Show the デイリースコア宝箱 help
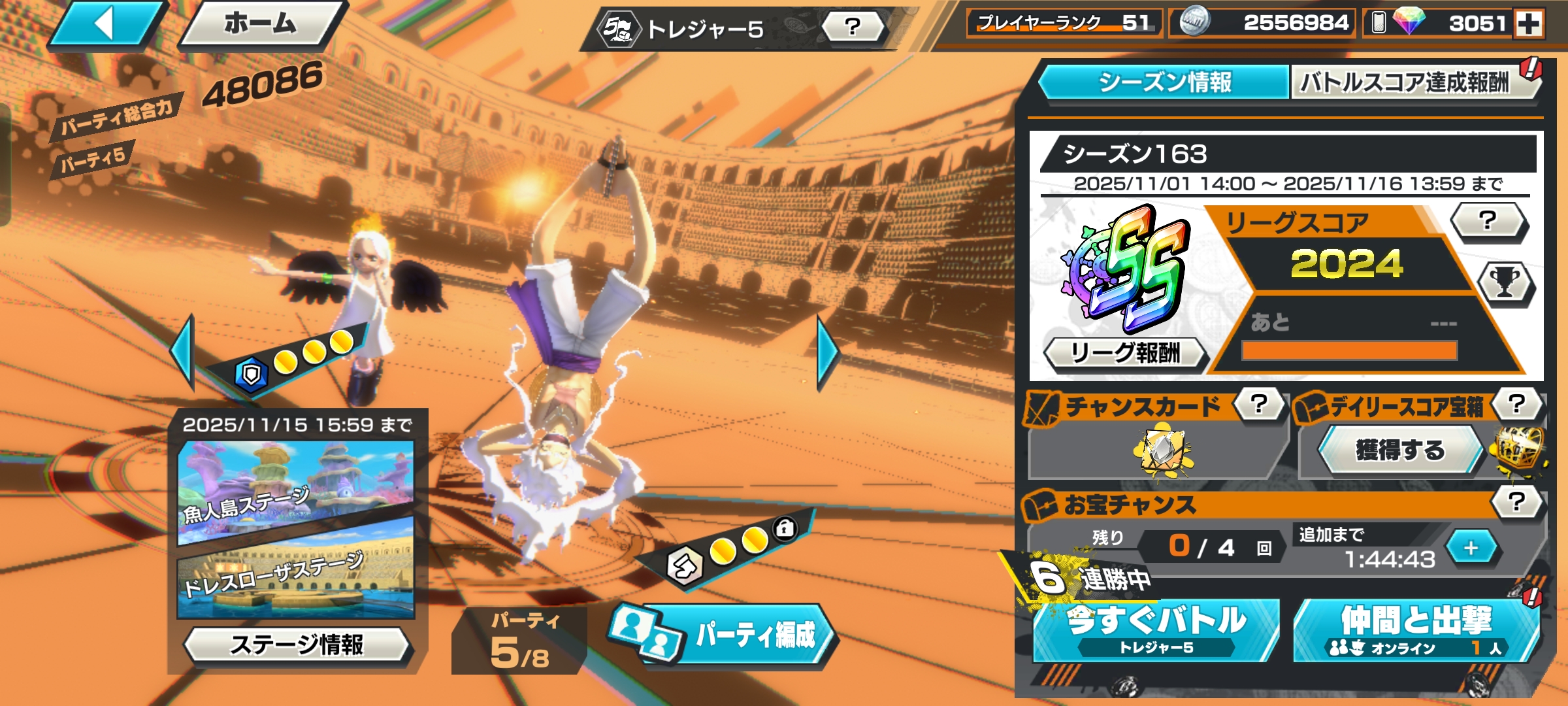The height and width of the screenshot is (706, 1568). (1517, 403)
